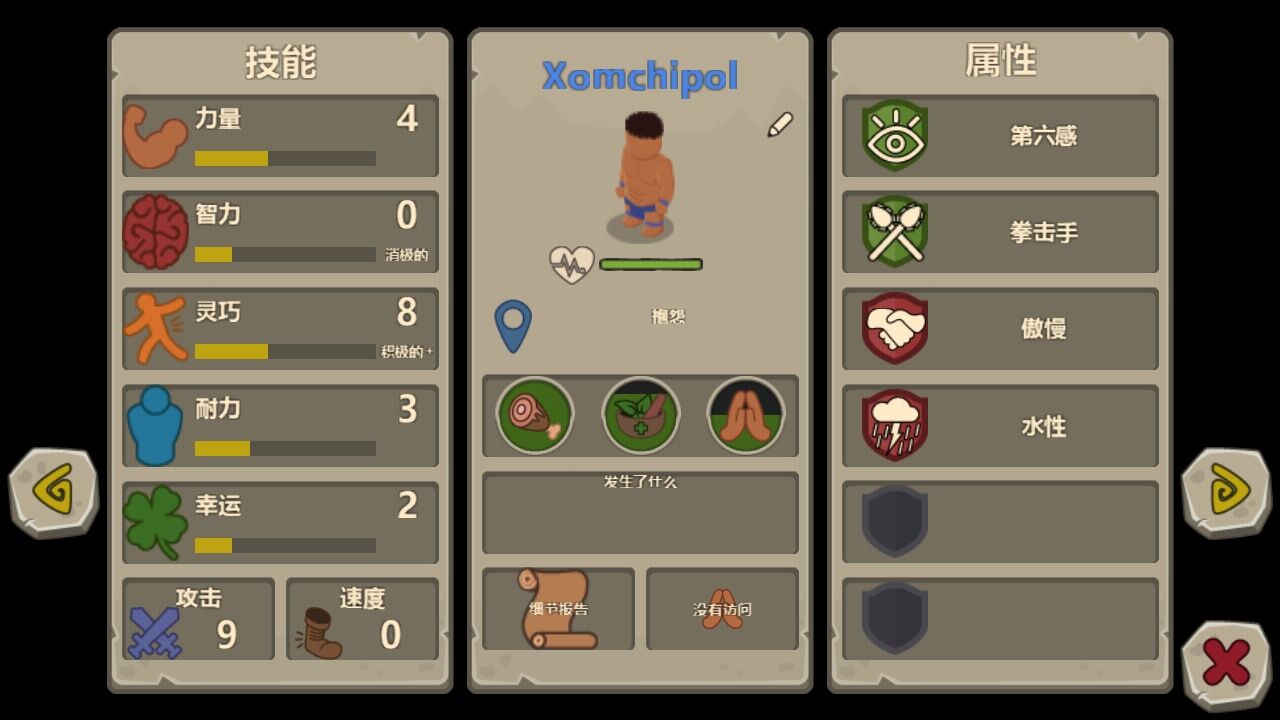Select the healing herb bowl icon
Viewport: 1280px width, 720px height.
pos(640,416)
